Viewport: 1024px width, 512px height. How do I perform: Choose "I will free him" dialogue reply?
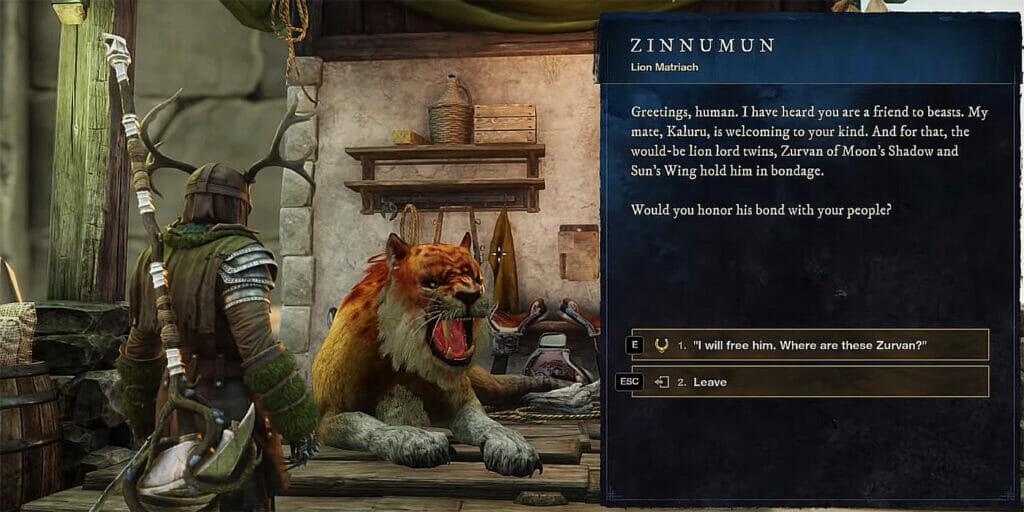[x=810, y=345]
